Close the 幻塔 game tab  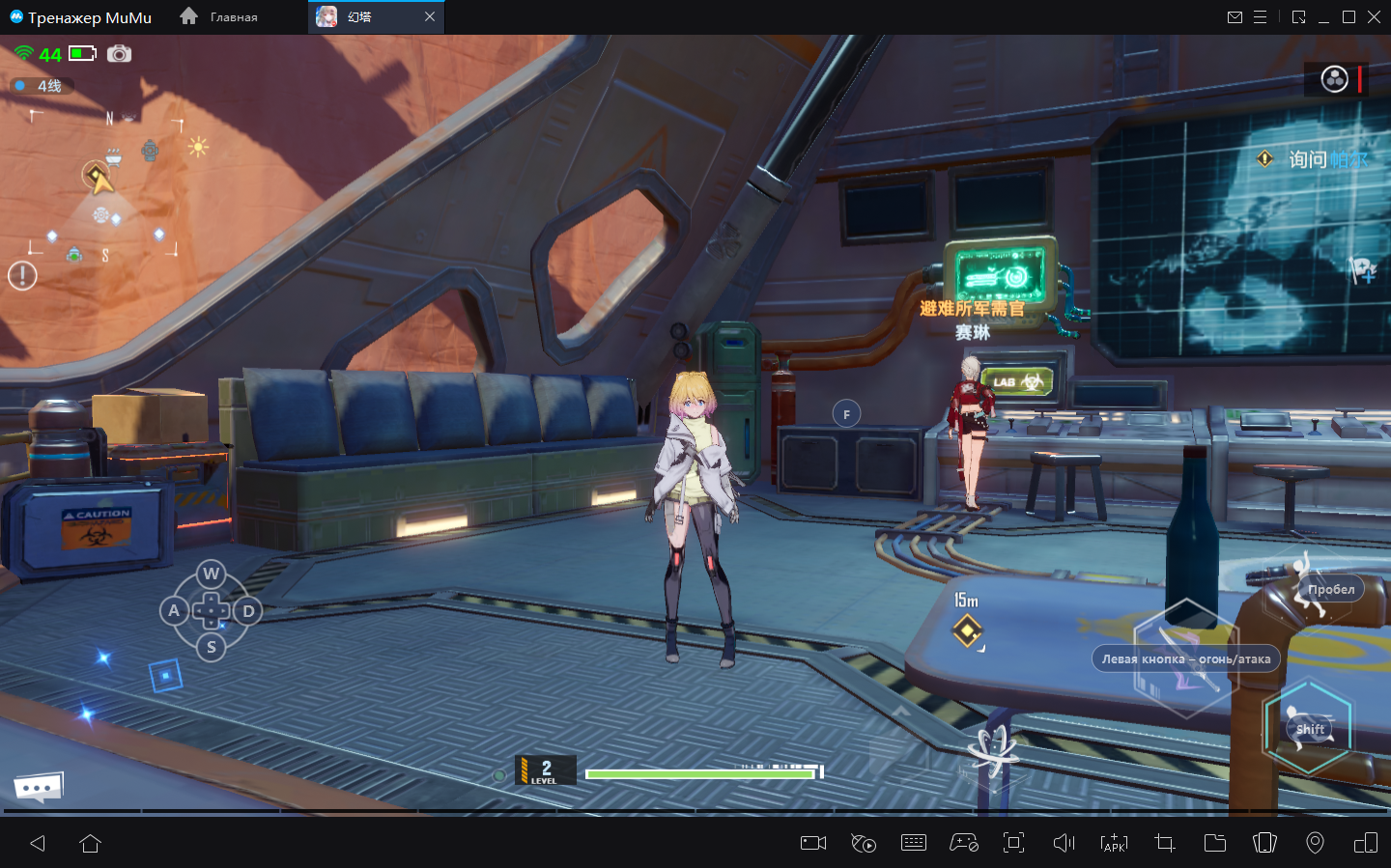430,16
